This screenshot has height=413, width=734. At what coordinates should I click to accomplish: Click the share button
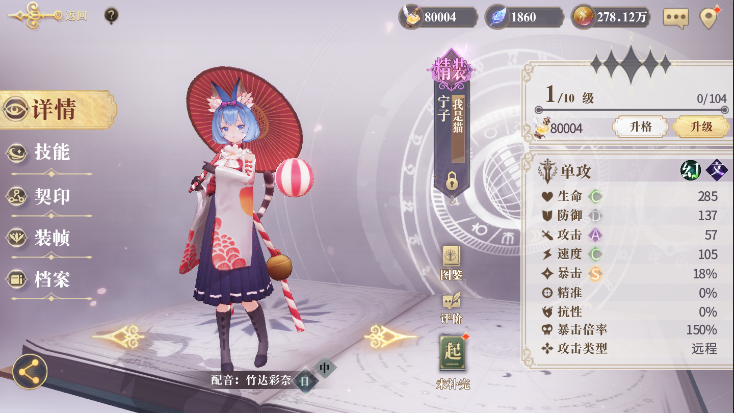click(30, 372)
